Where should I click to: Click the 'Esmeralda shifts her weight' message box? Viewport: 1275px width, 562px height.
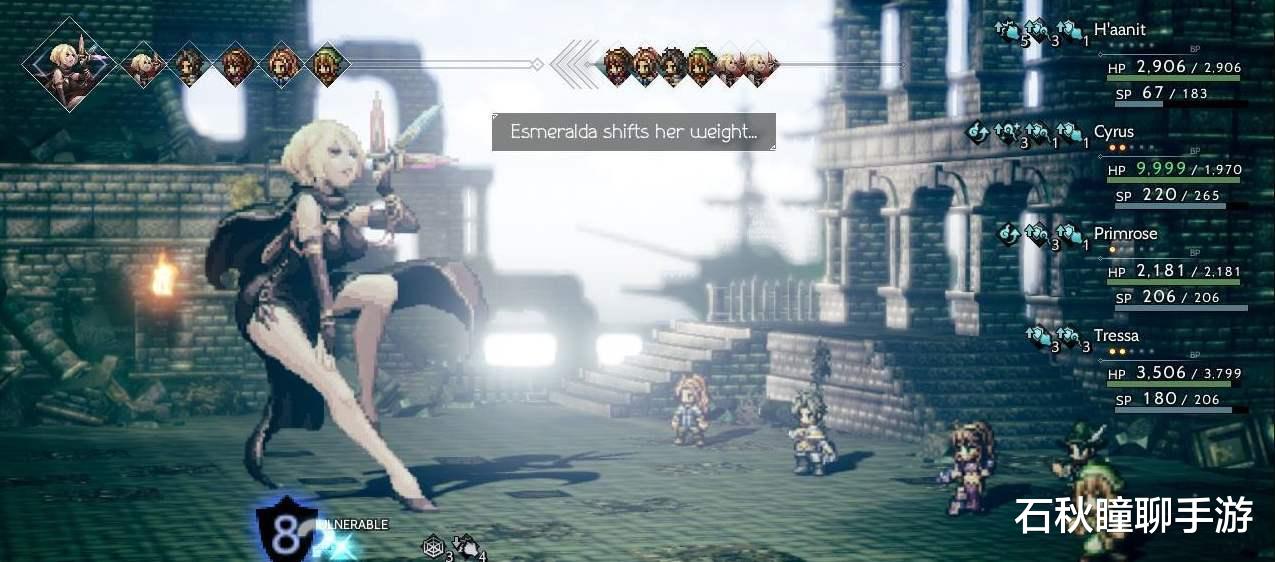(633, 132)
